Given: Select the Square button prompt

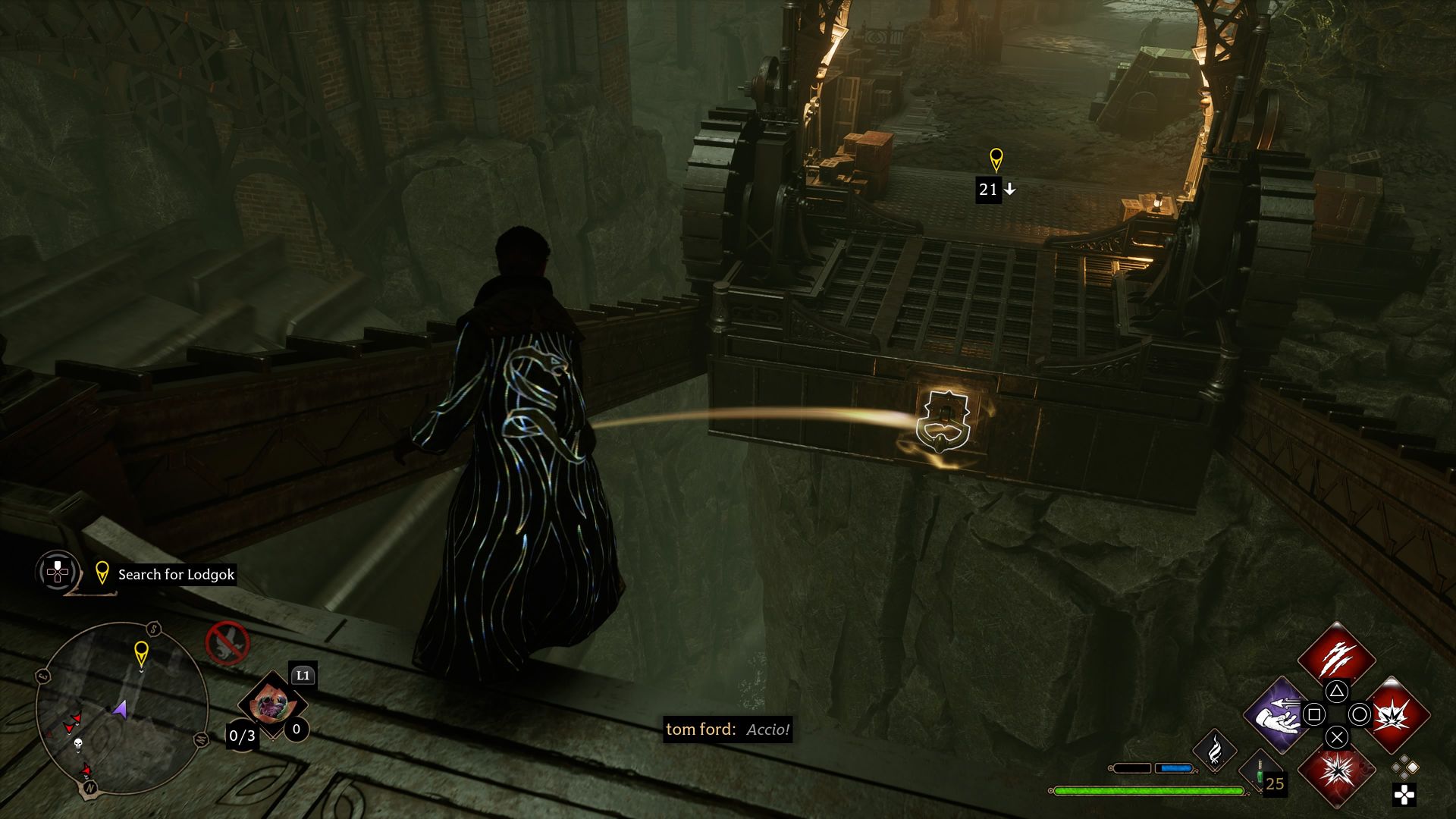Looking at the screenshot, I should tap(1316, 714).
